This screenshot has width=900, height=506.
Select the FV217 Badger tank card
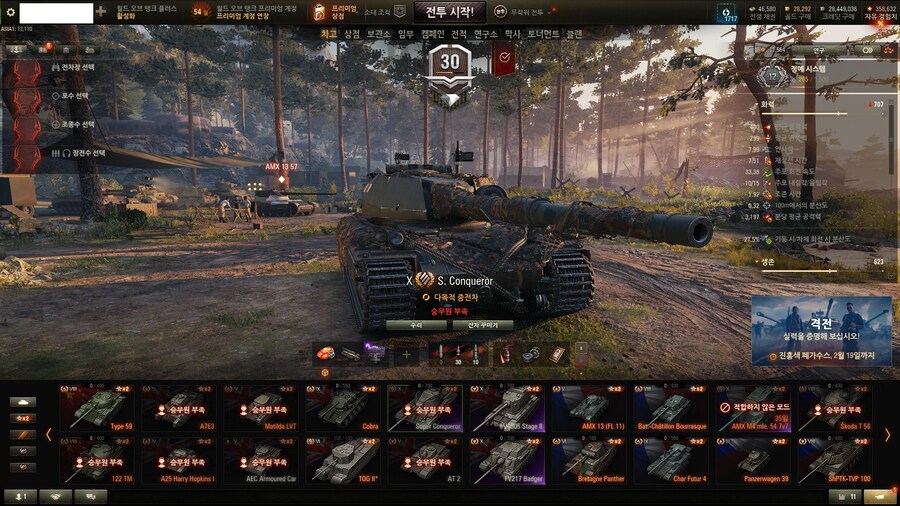508,460
